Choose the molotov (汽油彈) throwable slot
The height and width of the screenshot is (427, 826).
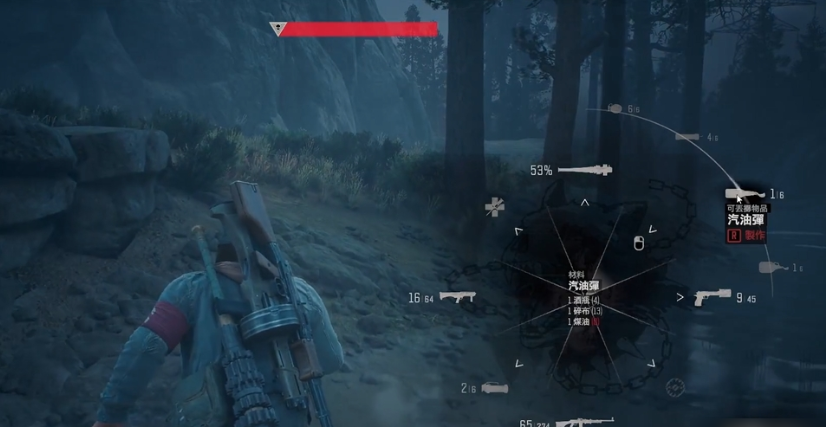(x=746, y=194)
